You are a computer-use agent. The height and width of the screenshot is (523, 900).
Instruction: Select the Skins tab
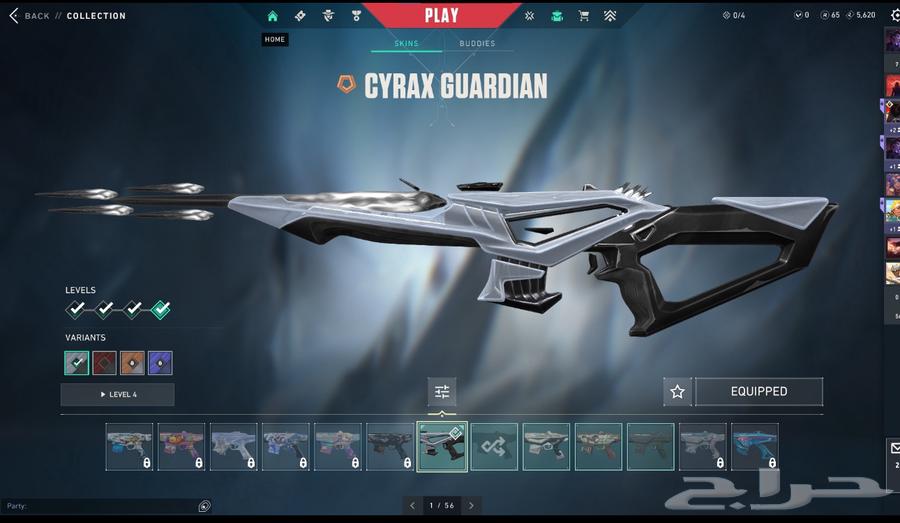click(x=406, y=44)
